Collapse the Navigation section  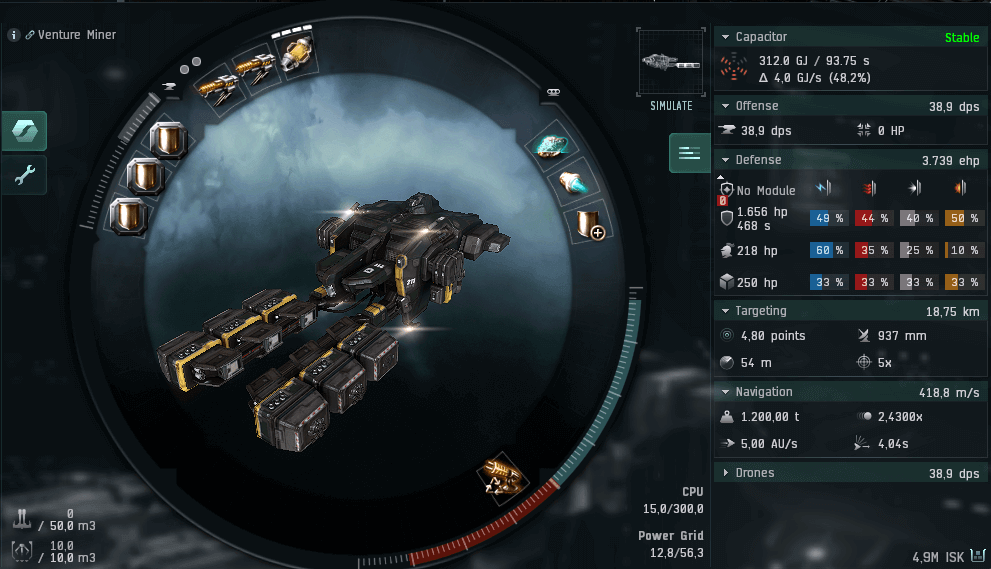[725, 392]
